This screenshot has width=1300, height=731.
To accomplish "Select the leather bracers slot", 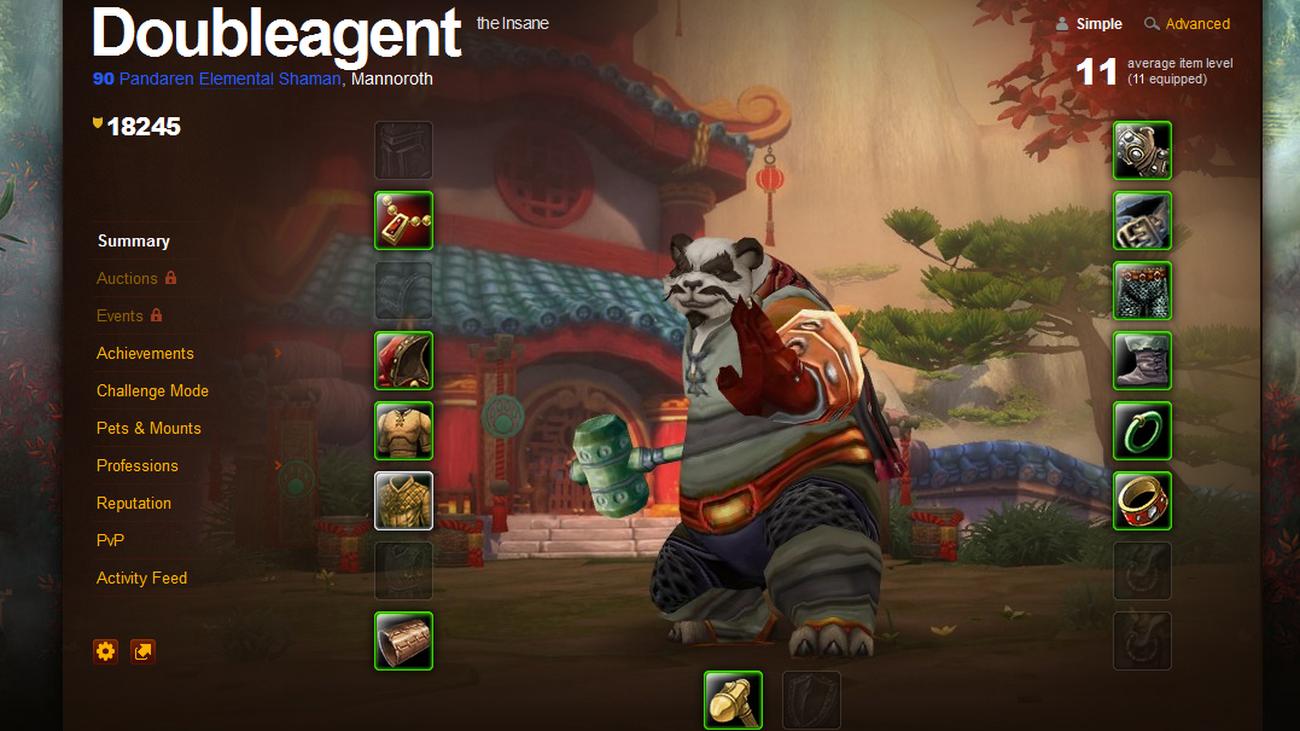I will point(404,641).
